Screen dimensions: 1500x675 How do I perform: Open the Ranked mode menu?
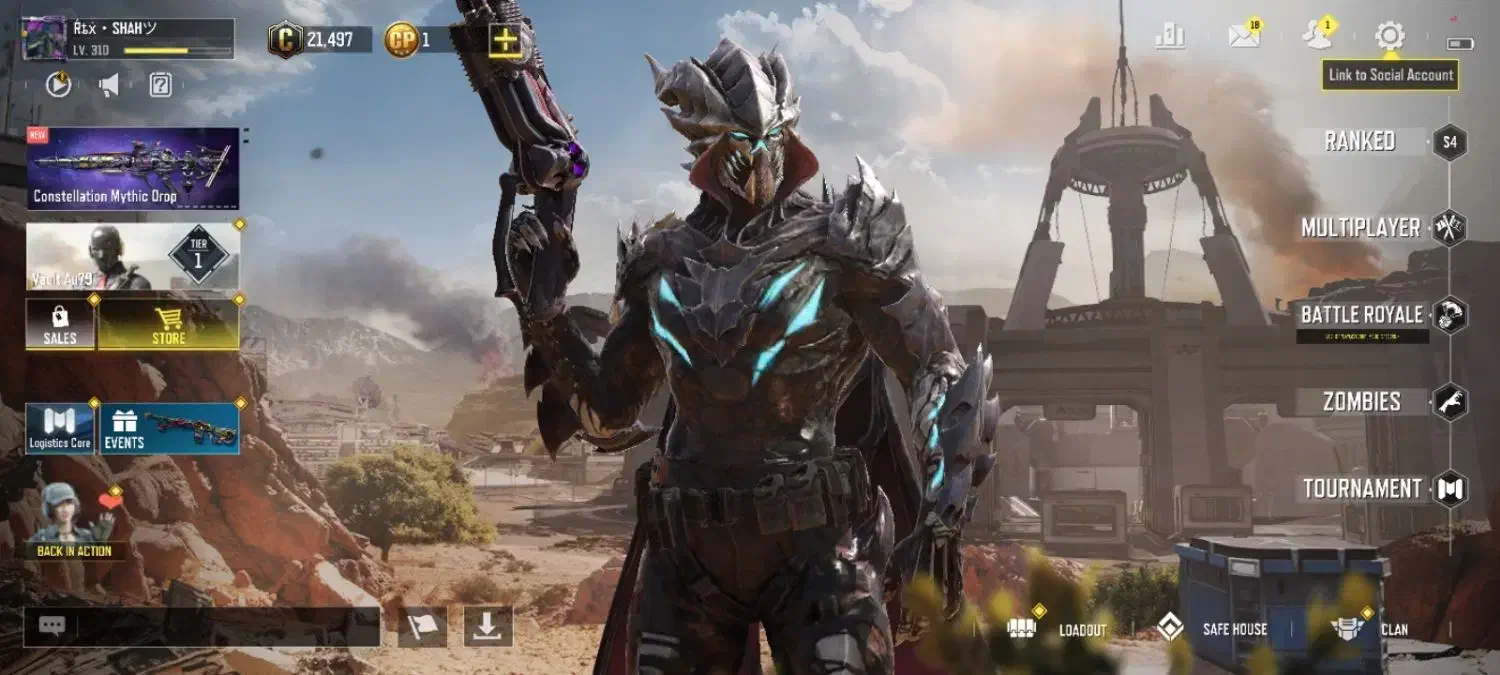point(1360,142)
